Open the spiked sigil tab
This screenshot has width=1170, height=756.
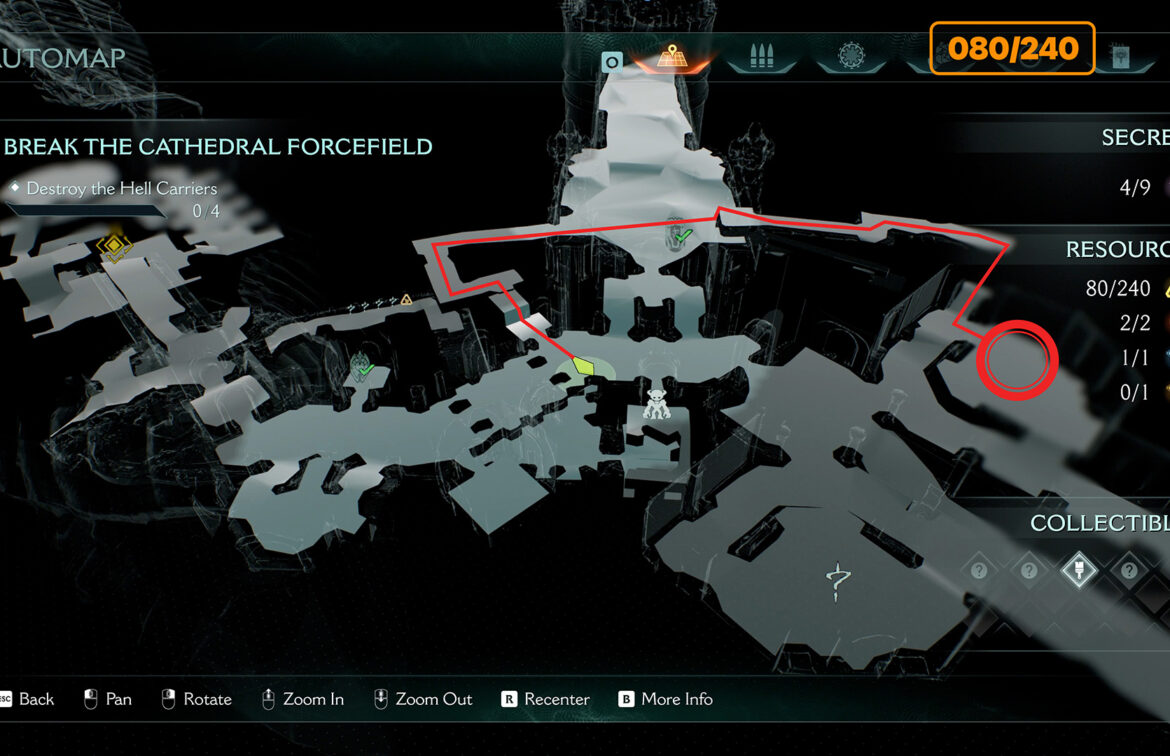click(852, 56)
